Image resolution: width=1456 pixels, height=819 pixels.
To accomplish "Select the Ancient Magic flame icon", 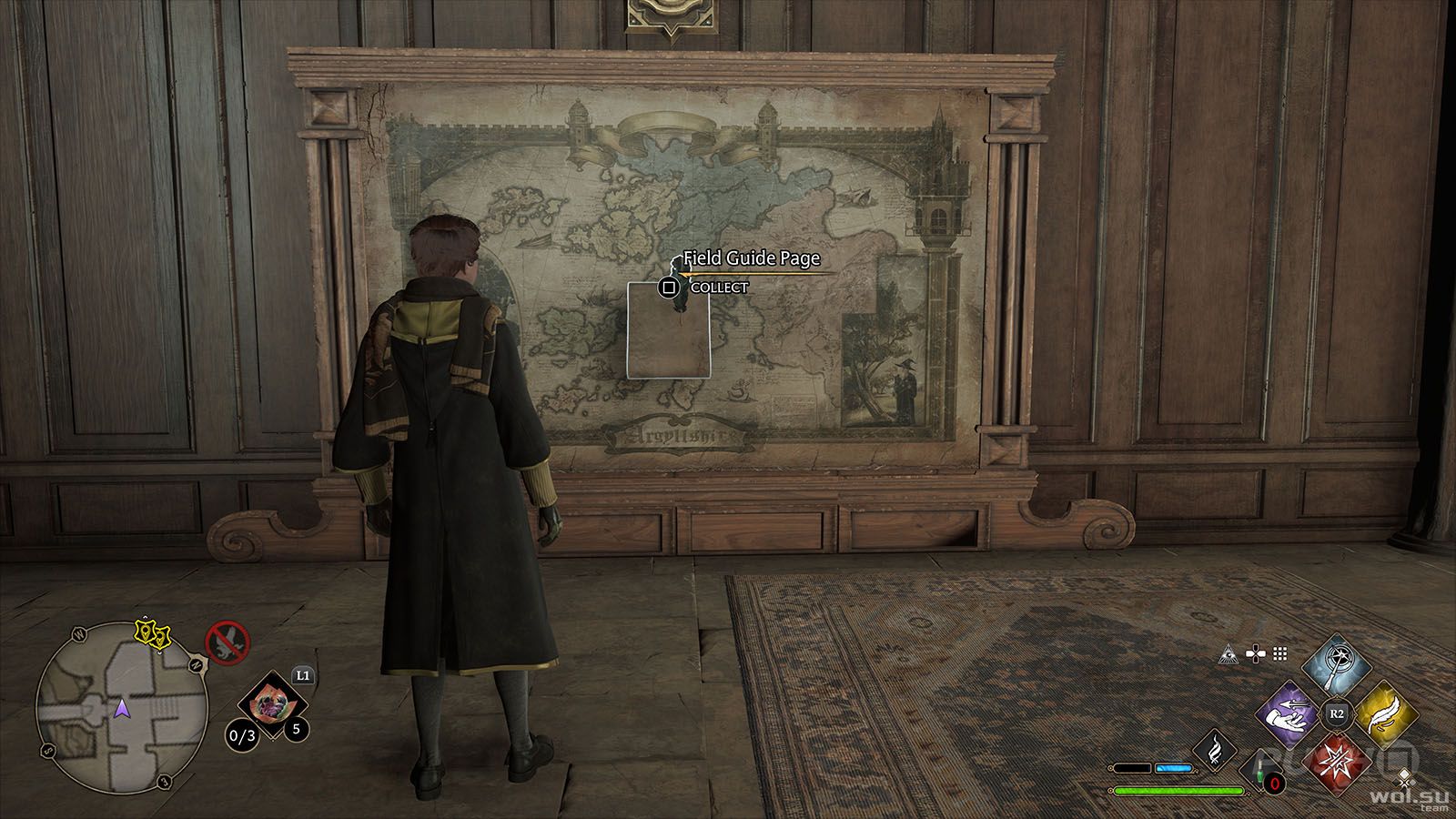I will (x=1214, y=750).
